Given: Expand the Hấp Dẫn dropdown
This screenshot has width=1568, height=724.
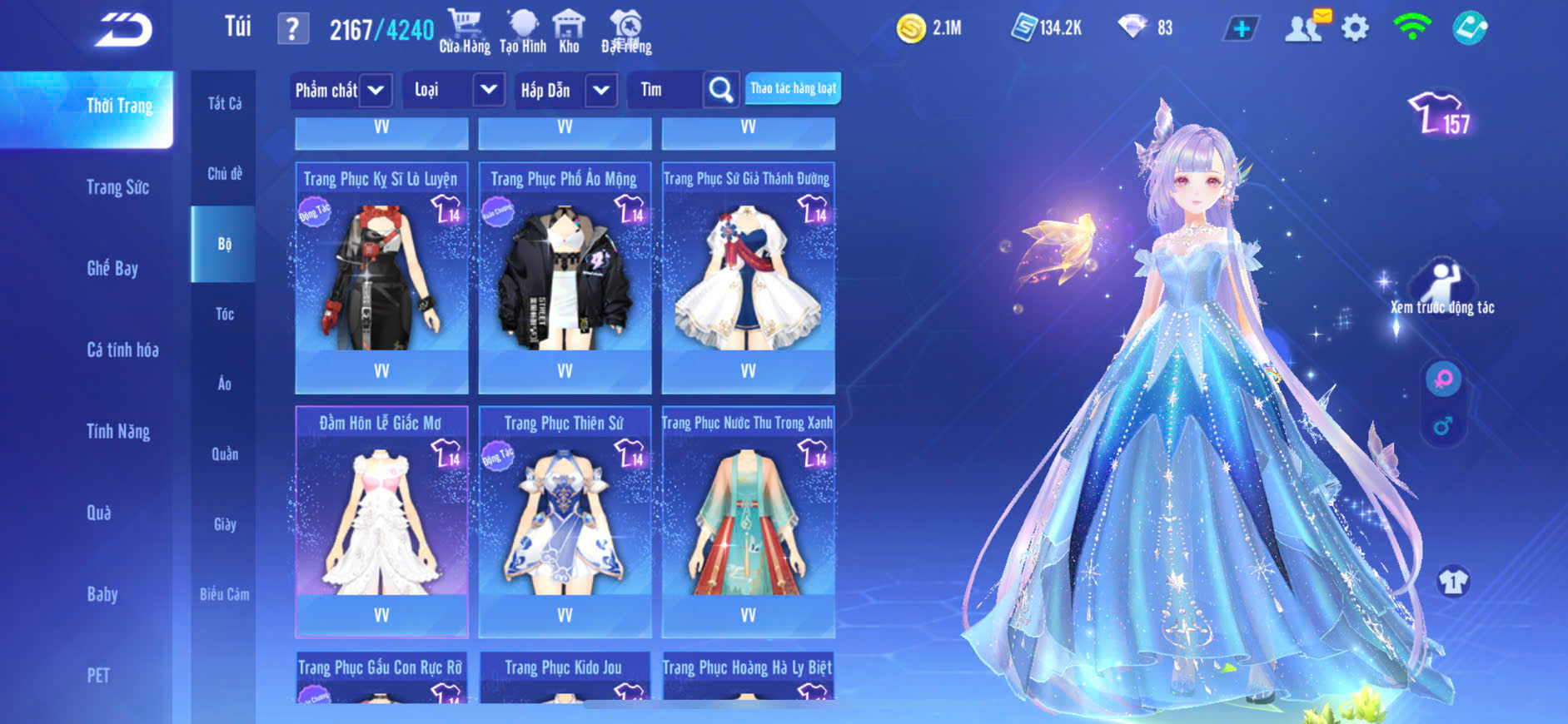Looking at the screenshot, I should pyautogui.click(x=601, y=90).
